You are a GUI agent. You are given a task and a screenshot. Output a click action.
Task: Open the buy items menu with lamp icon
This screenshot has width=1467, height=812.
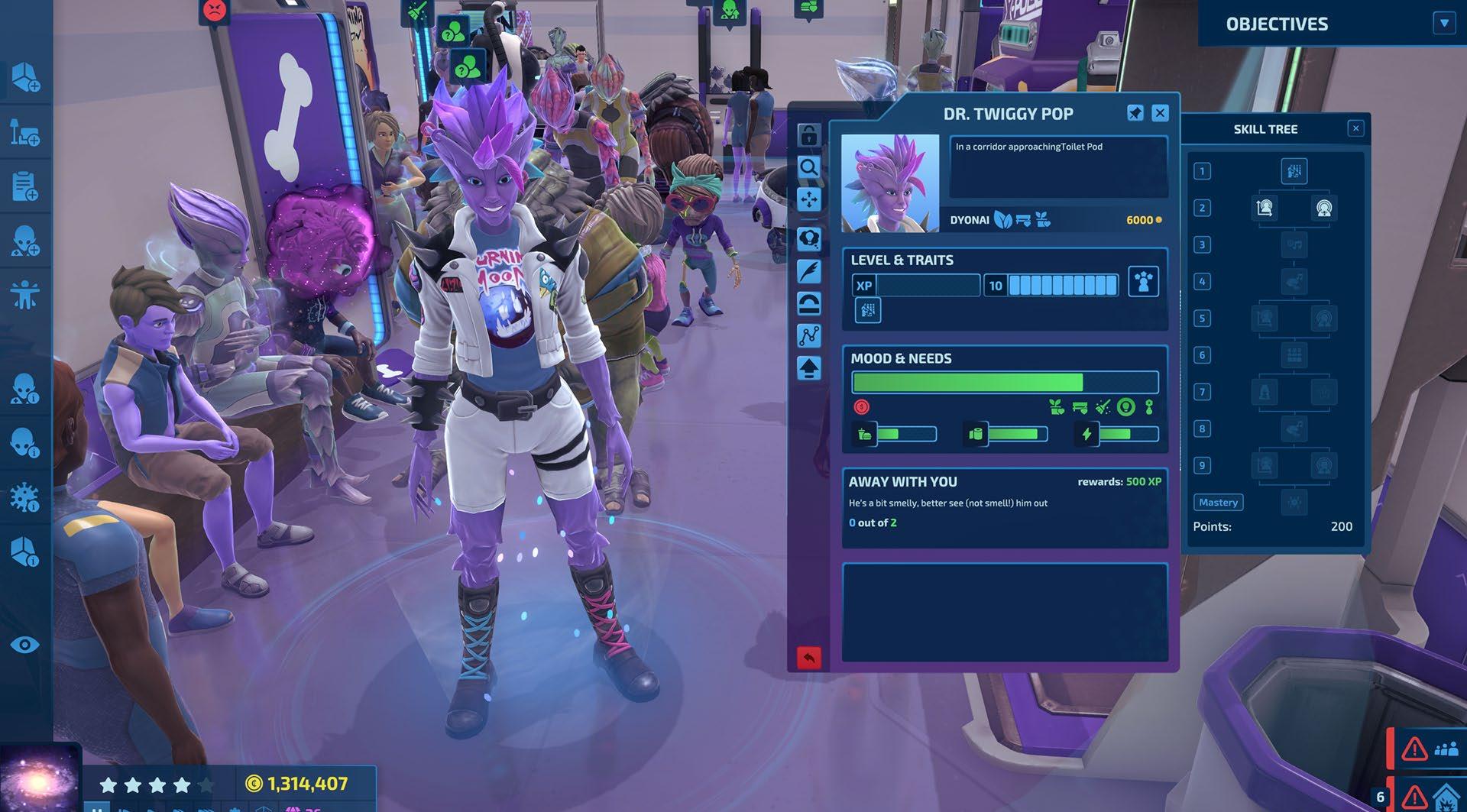(x=25, y=131)
